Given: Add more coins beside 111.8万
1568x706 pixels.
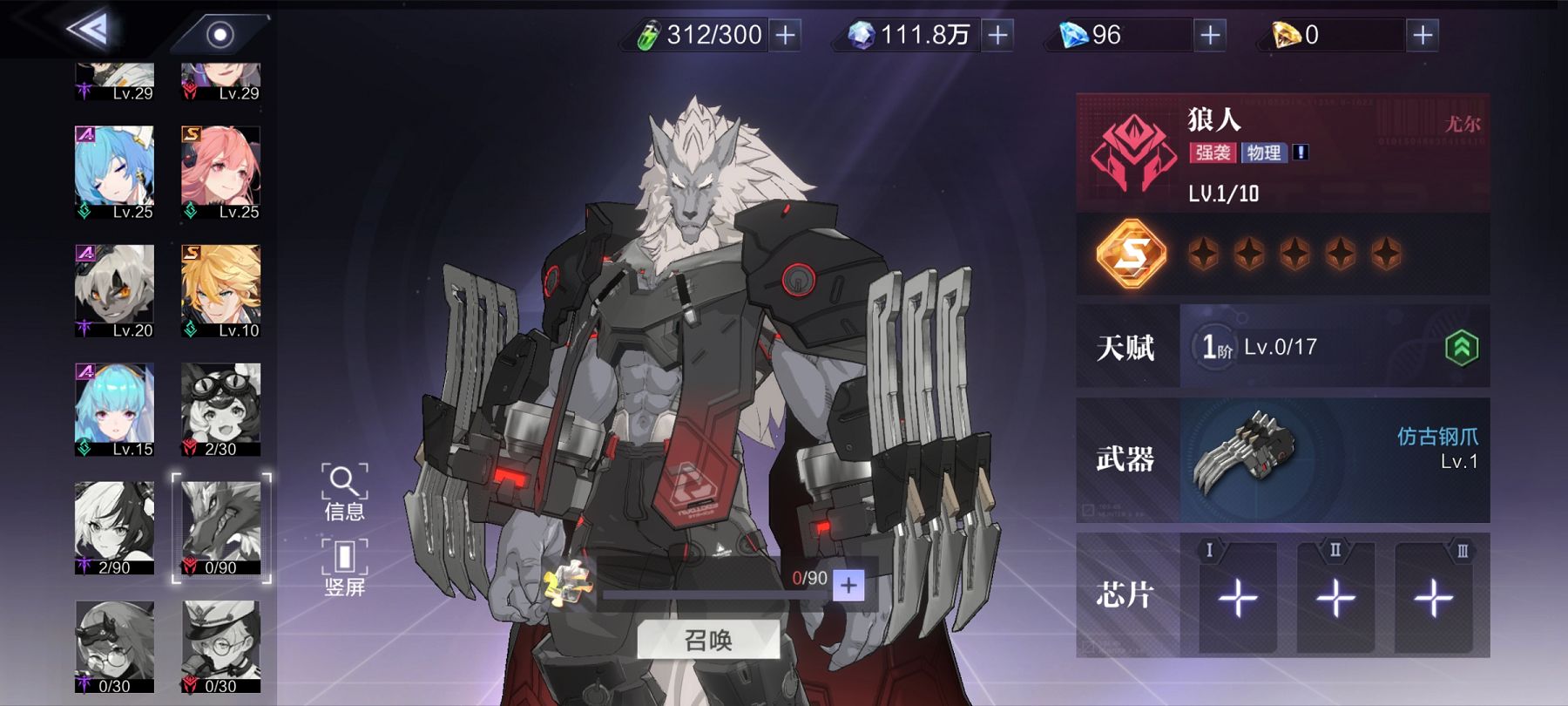Looking at the screenshot, I should tap(997, 35).
